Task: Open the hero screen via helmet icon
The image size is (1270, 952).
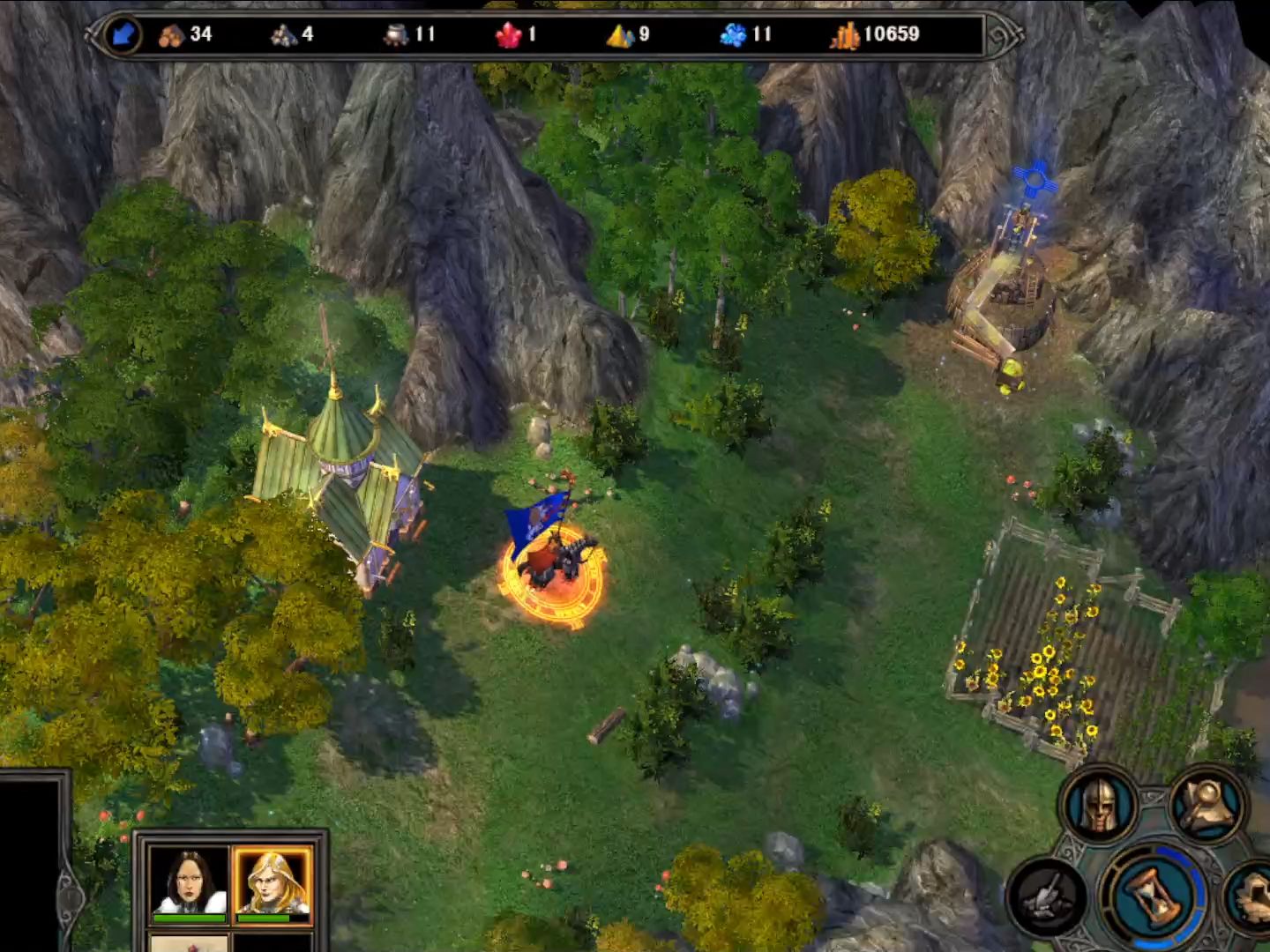Action: [1098, 805]
